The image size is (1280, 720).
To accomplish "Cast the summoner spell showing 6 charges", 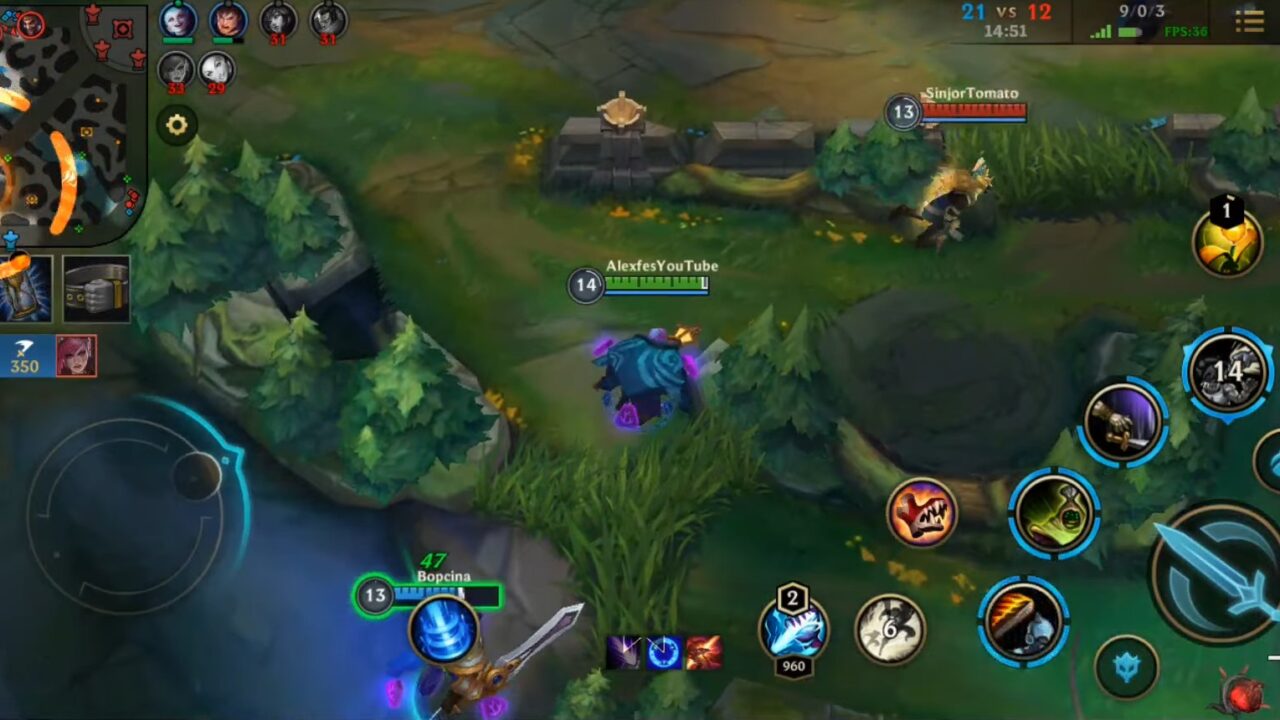I will pos(889,630).
